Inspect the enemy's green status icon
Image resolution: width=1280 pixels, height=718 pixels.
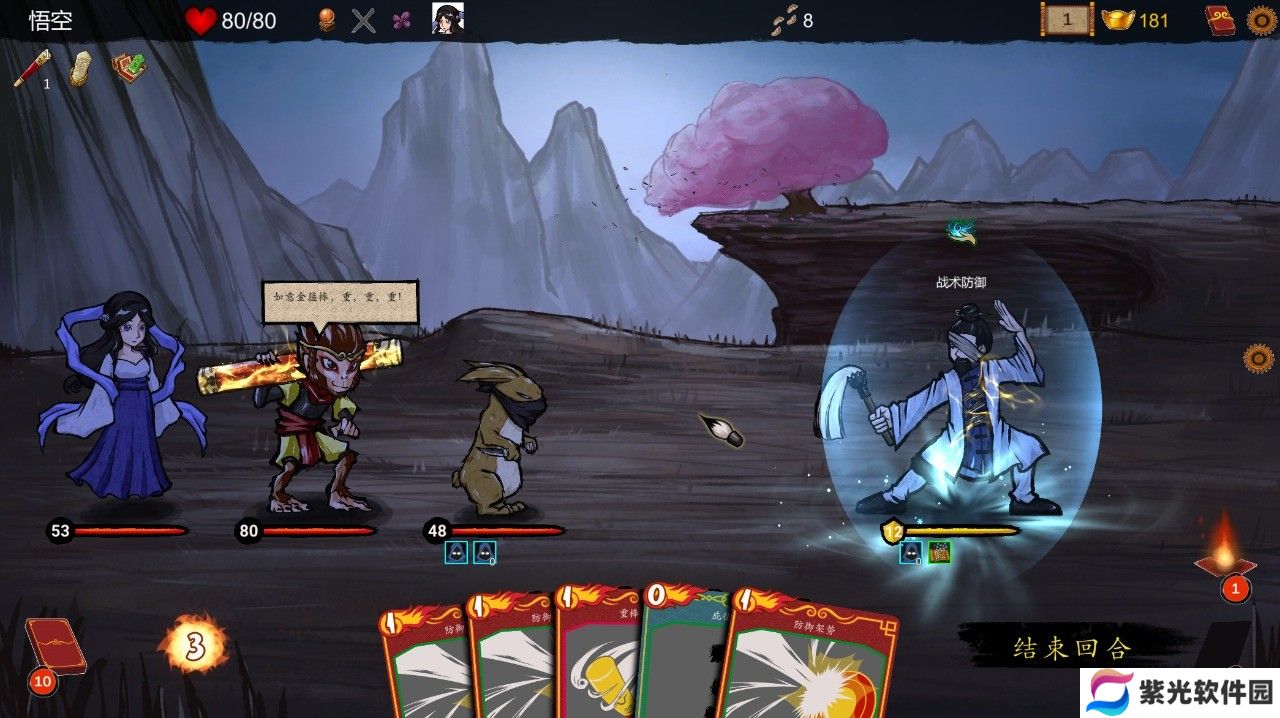click(x=939, y=552)
